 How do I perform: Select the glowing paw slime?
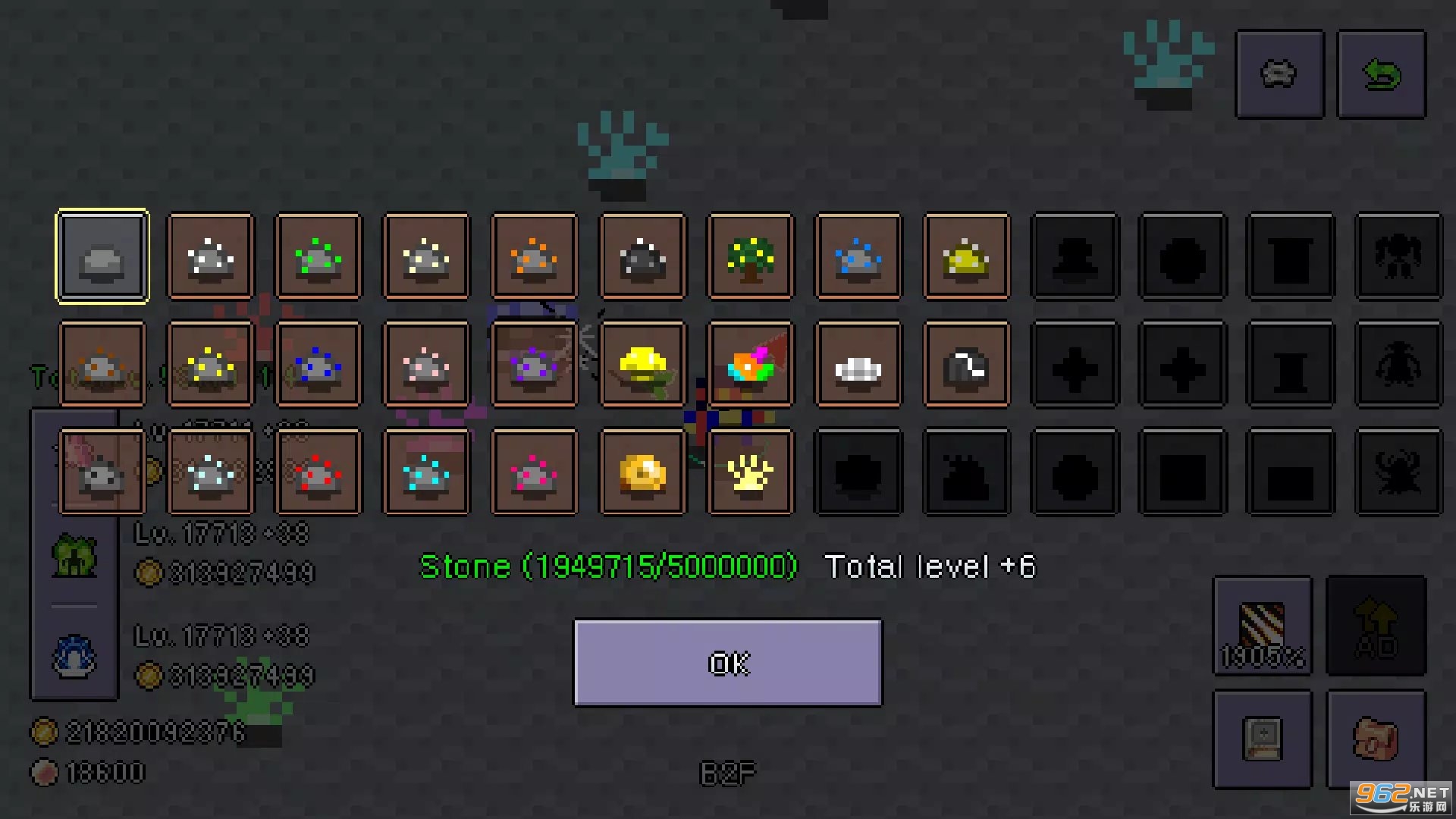751,472
